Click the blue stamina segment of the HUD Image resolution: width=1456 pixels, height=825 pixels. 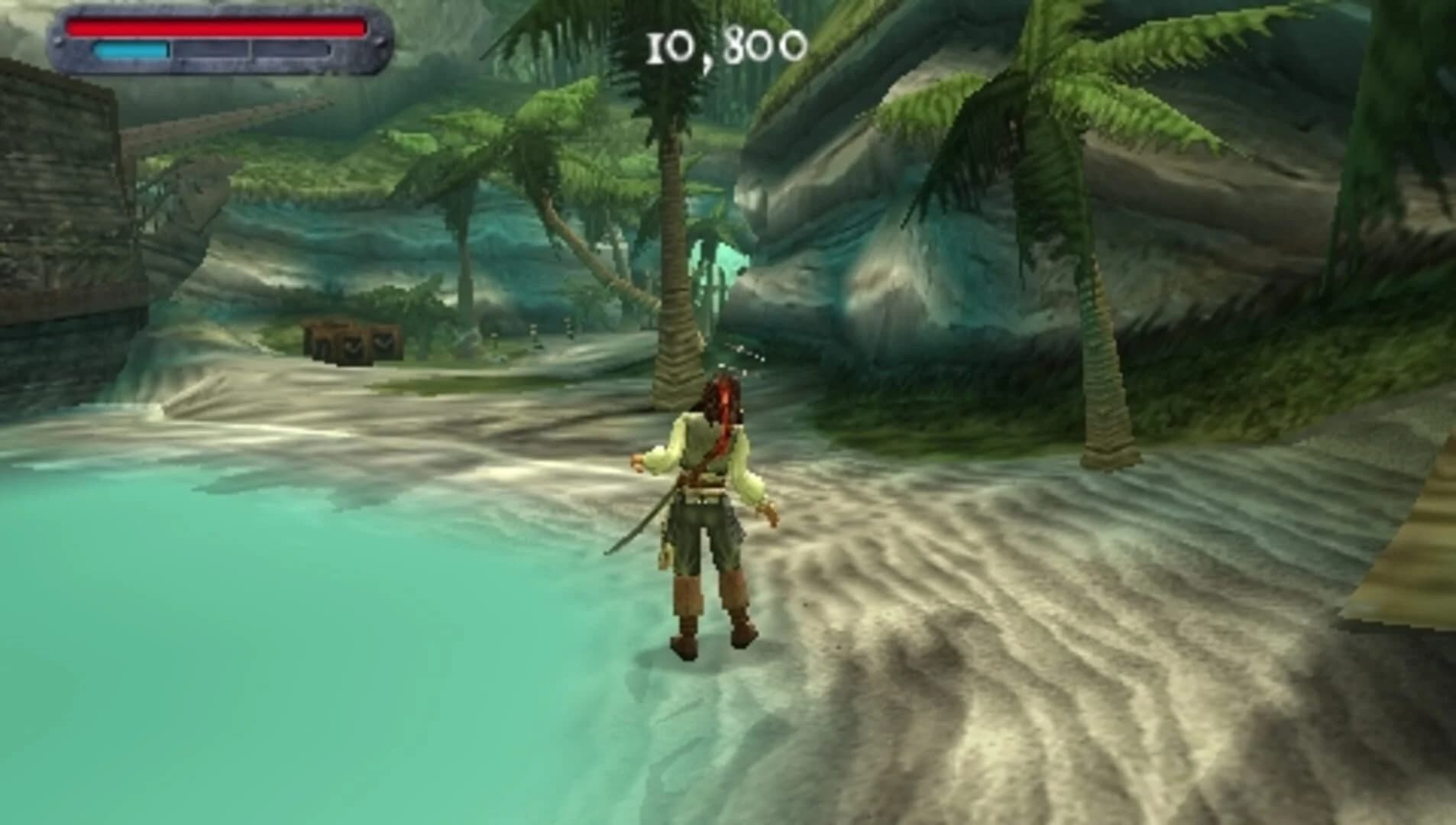[x=130, y=52]
